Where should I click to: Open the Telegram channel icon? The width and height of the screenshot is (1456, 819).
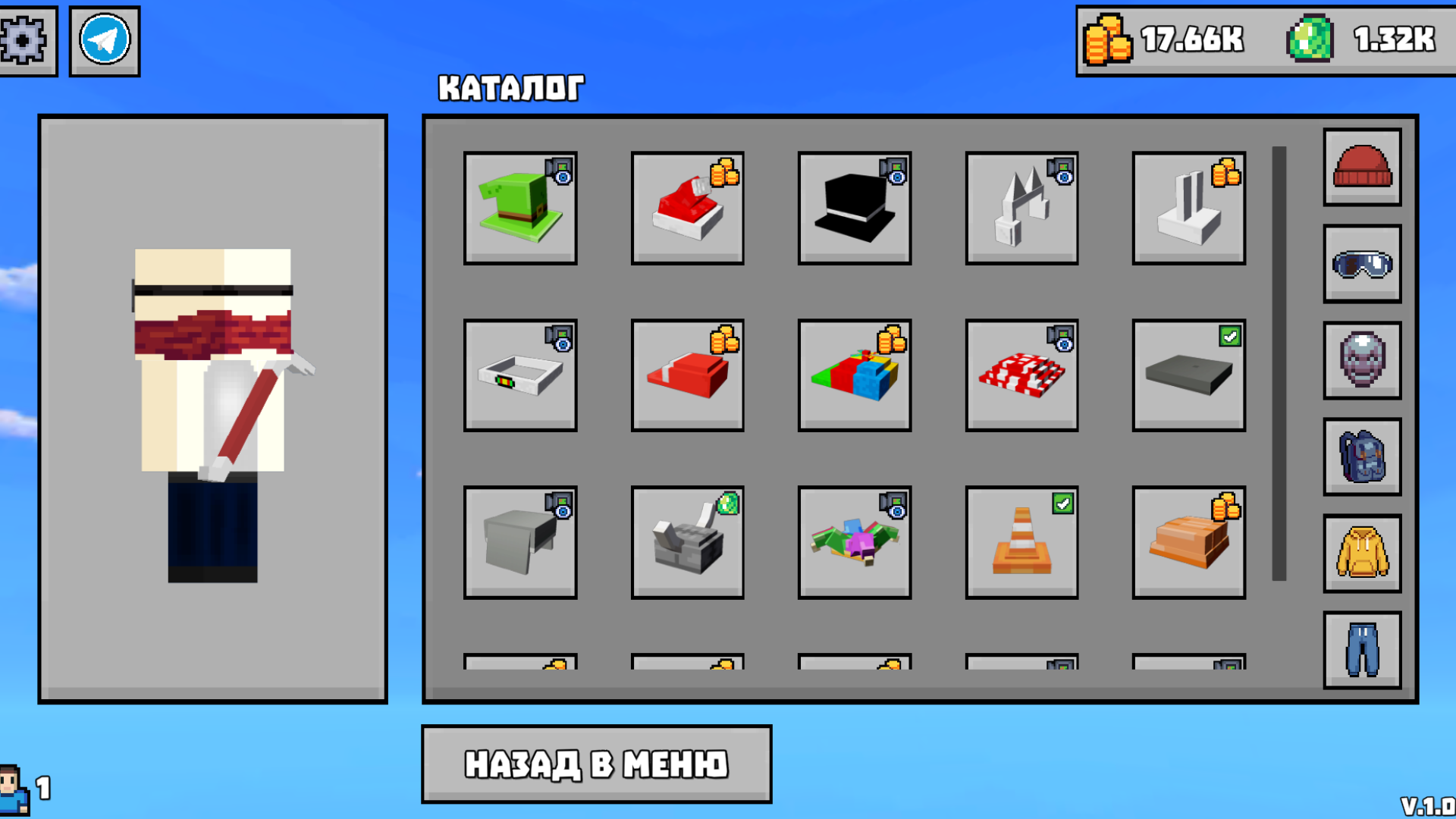point(104,39)
